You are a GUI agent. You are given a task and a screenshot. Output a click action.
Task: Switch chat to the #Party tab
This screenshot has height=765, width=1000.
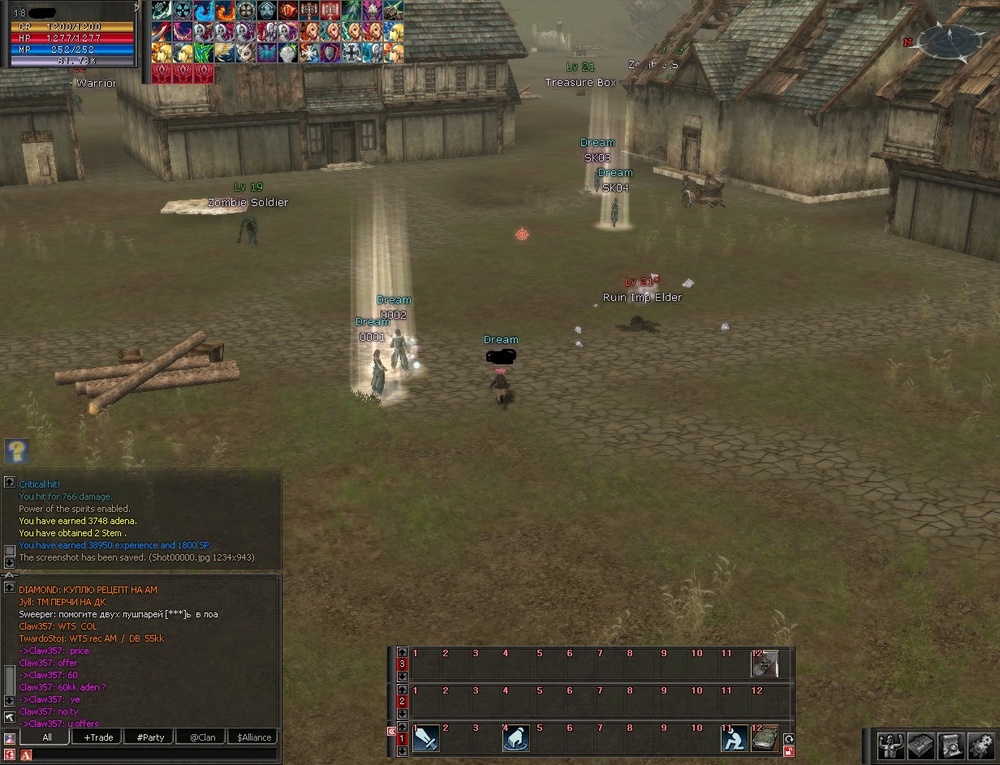[x=150, y=737]
